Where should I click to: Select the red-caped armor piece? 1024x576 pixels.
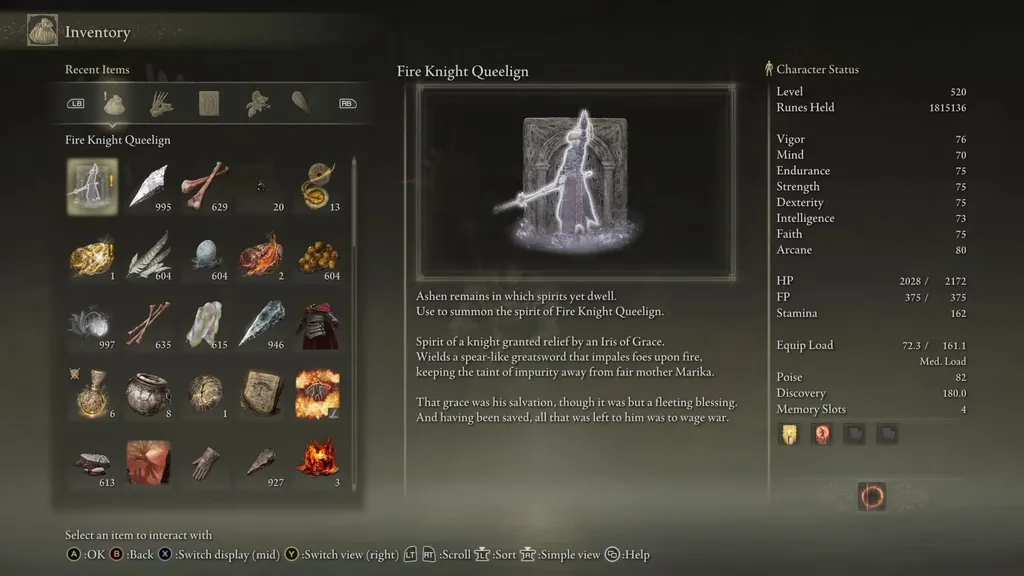click(x=319, y=324)
